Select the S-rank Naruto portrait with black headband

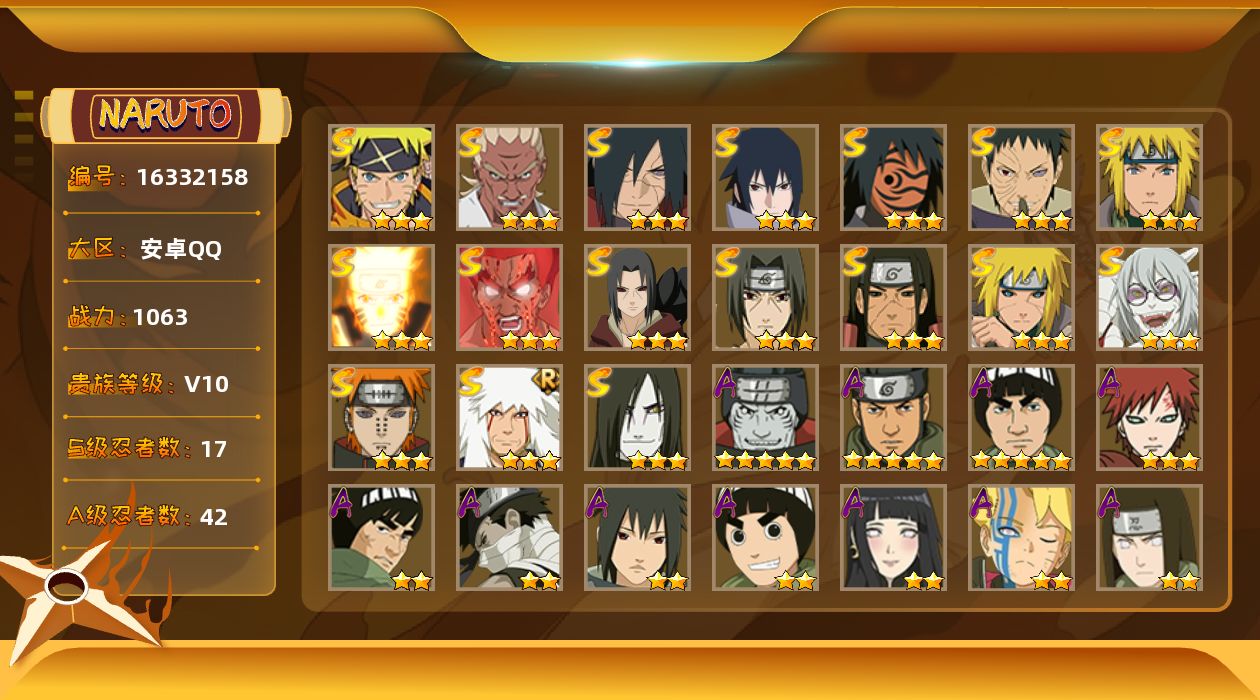pyautogui.click(x=381, y=177)
